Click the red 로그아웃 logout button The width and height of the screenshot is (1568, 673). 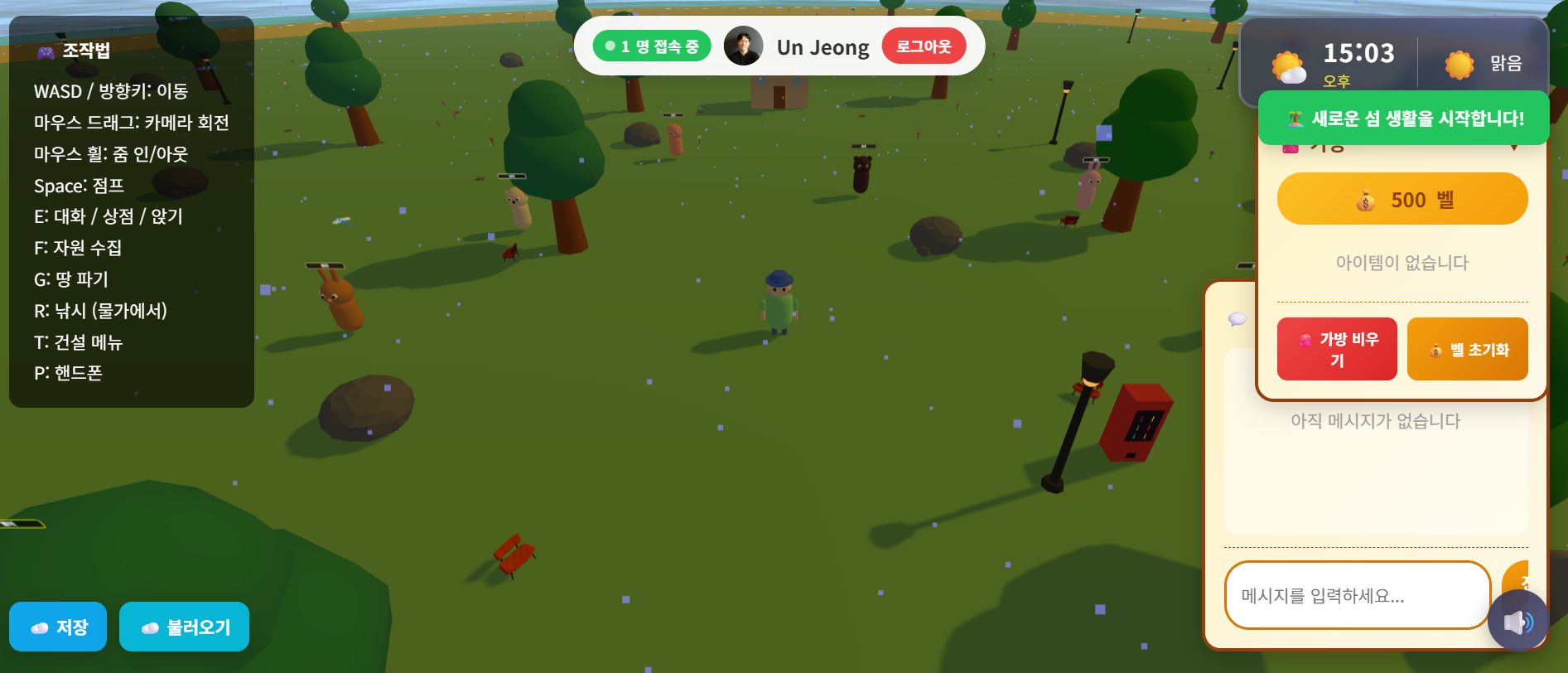(924, 46)
